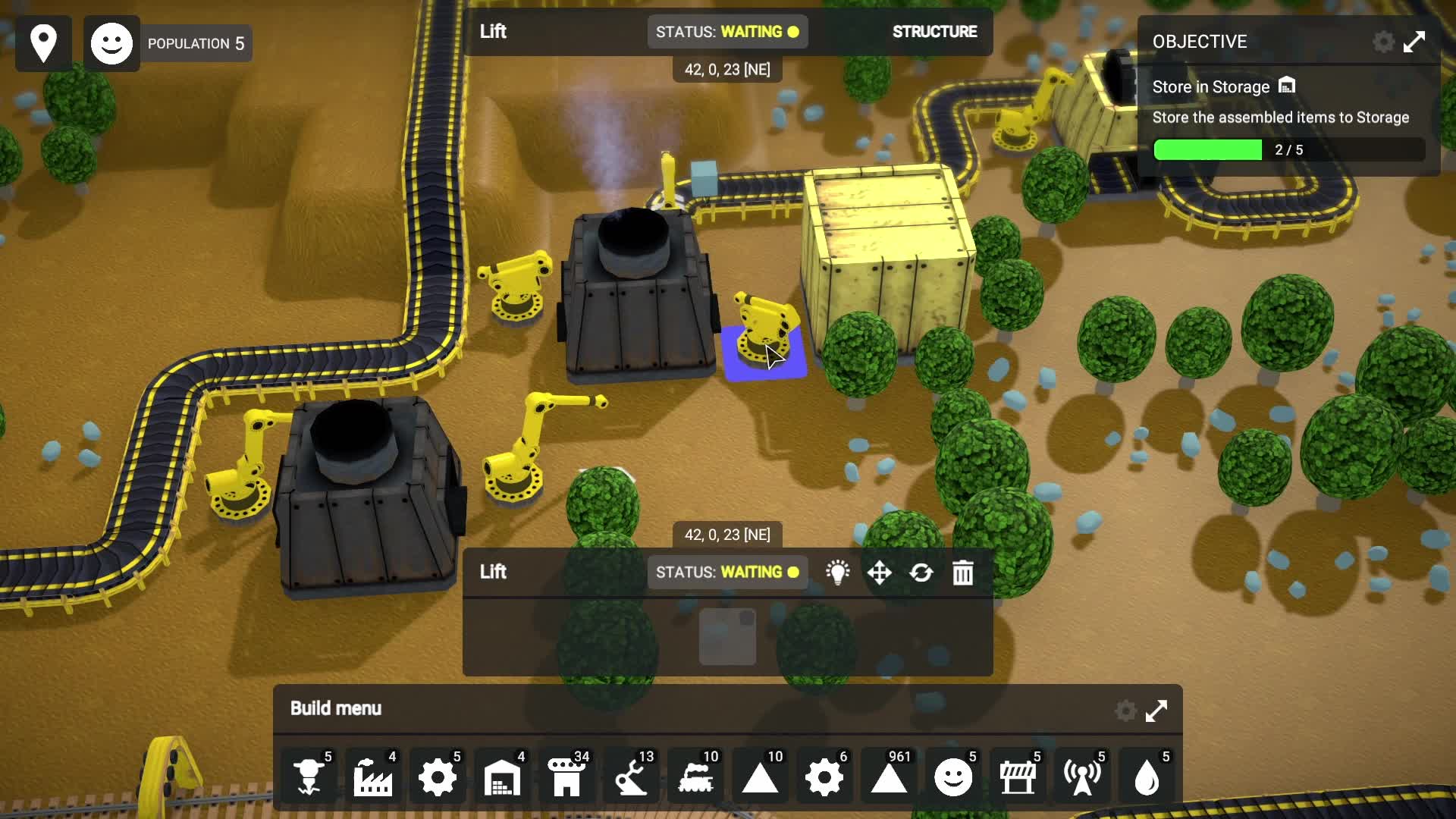Open the factory build option
This screenshot has height=819, width=1456.
pyautogui.click(x=372, y=776)
